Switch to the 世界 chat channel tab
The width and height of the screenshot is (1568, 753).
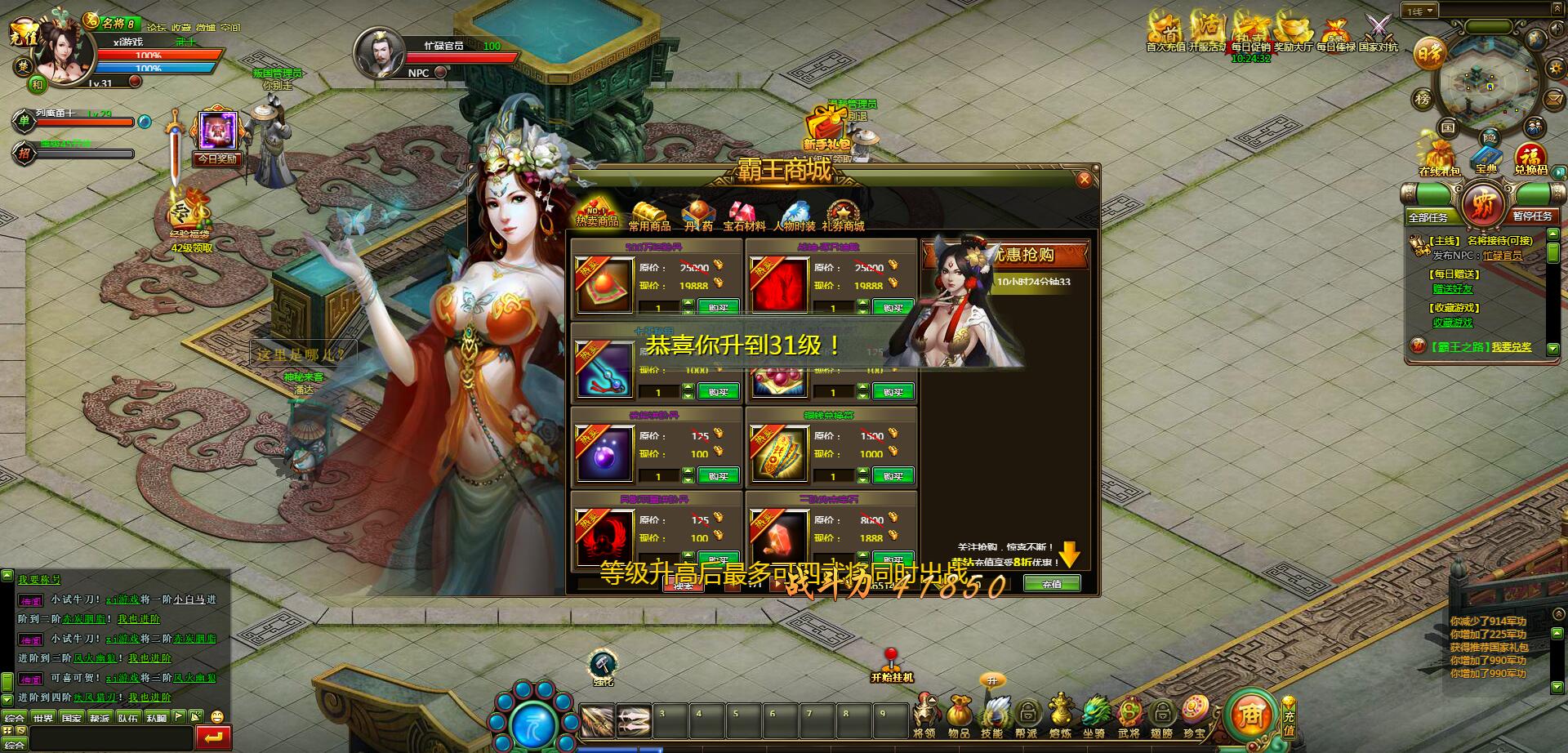point(44,717)
